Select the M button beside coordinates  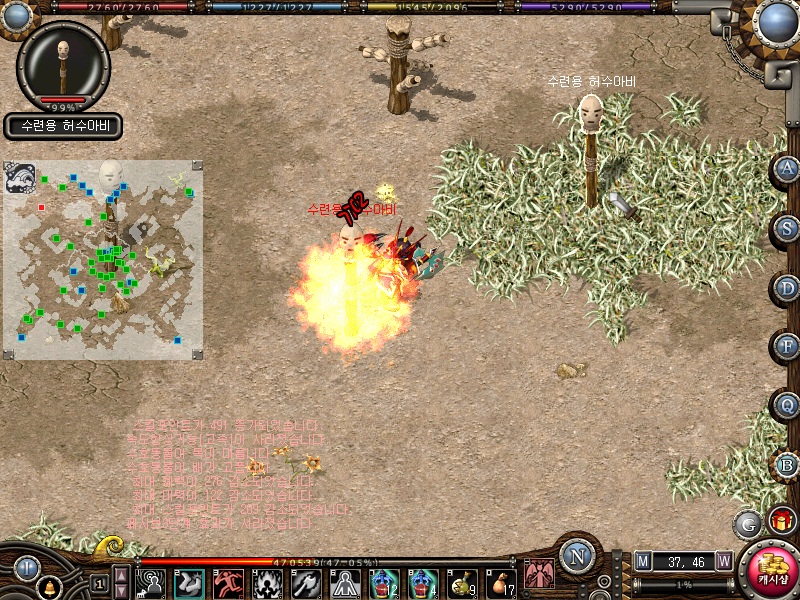pos(643,562)
